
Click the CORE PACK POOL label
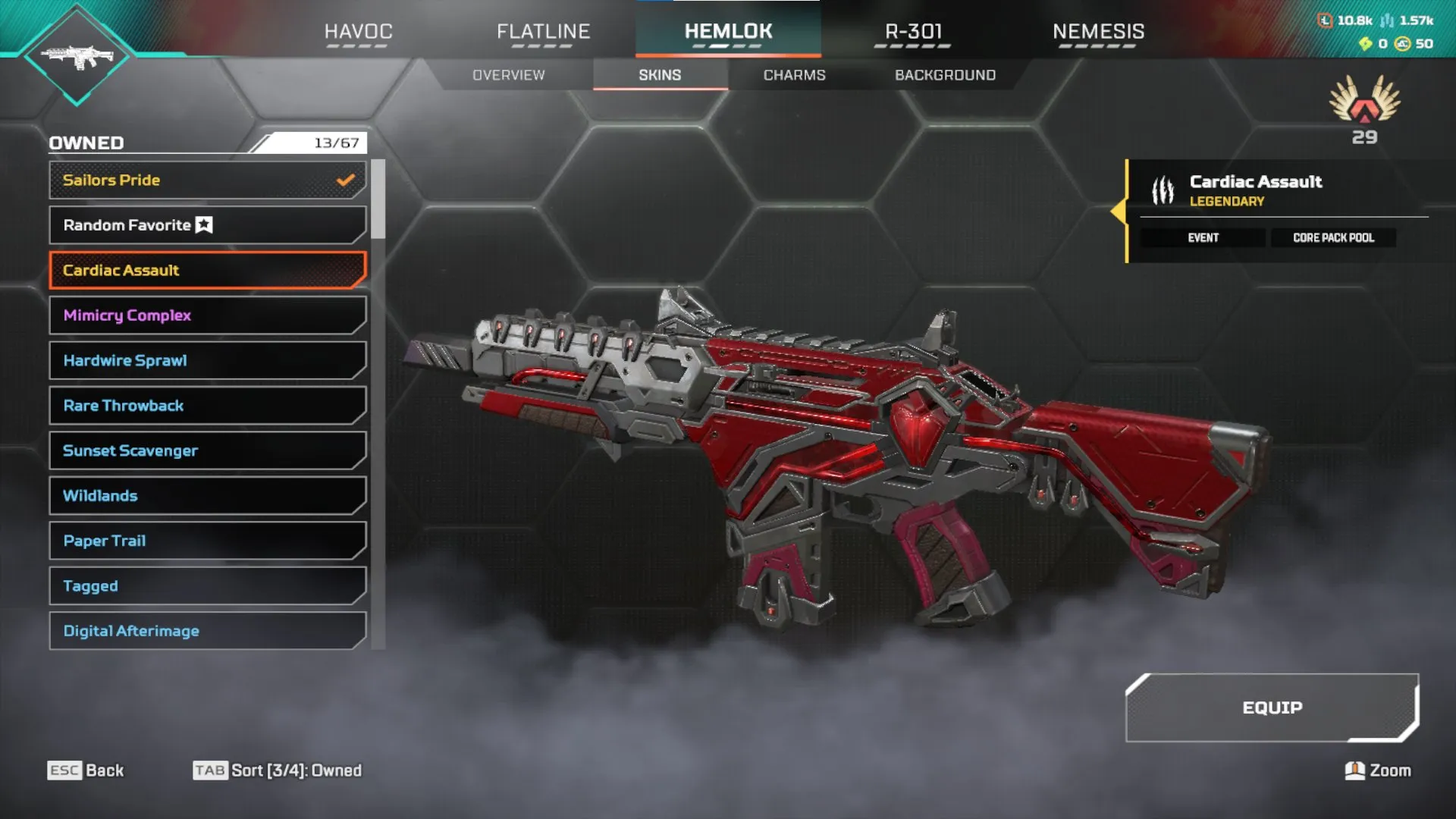tap(1333, 237)
